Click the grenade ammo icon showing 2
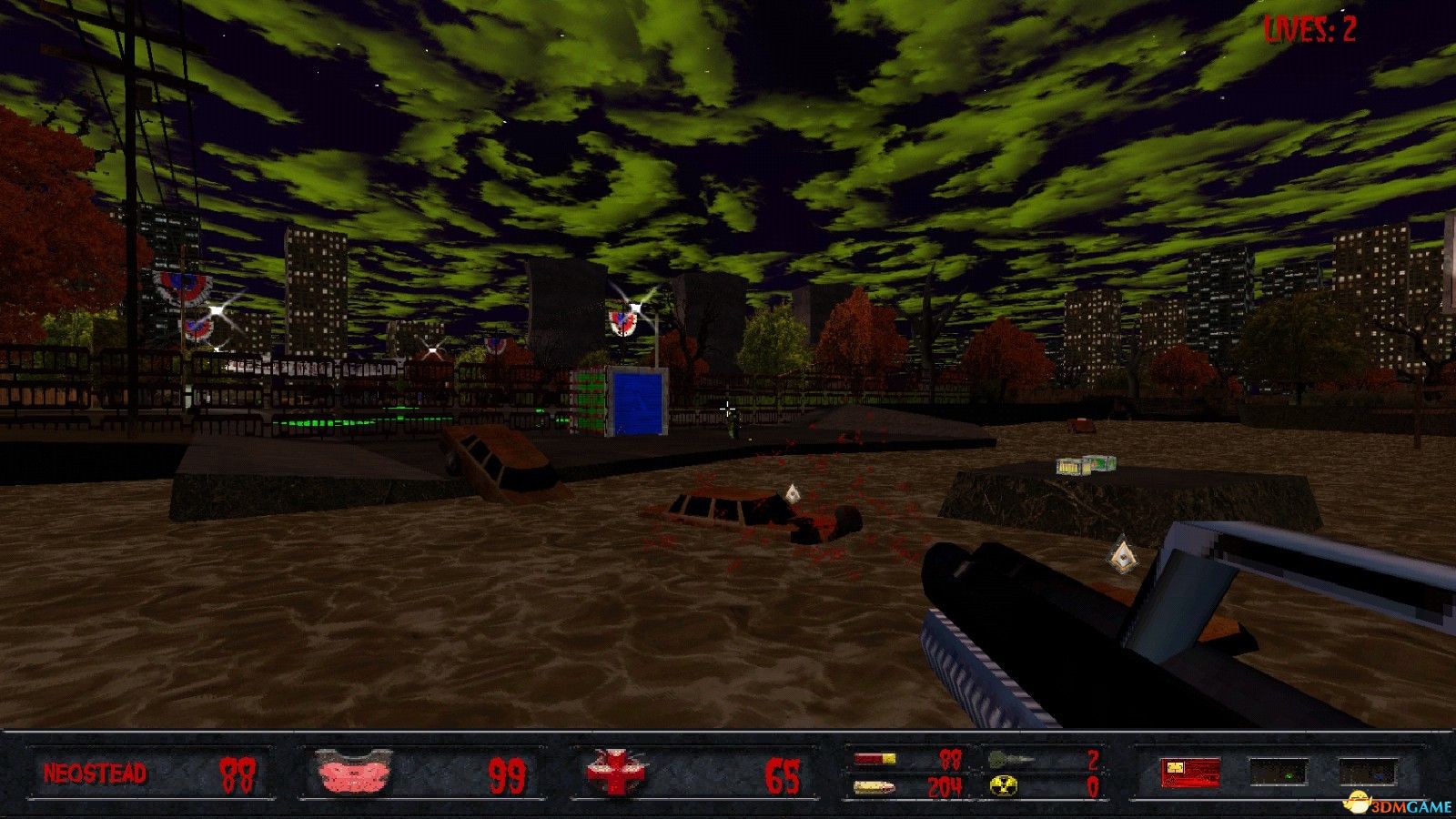 tap(1006, 759)
